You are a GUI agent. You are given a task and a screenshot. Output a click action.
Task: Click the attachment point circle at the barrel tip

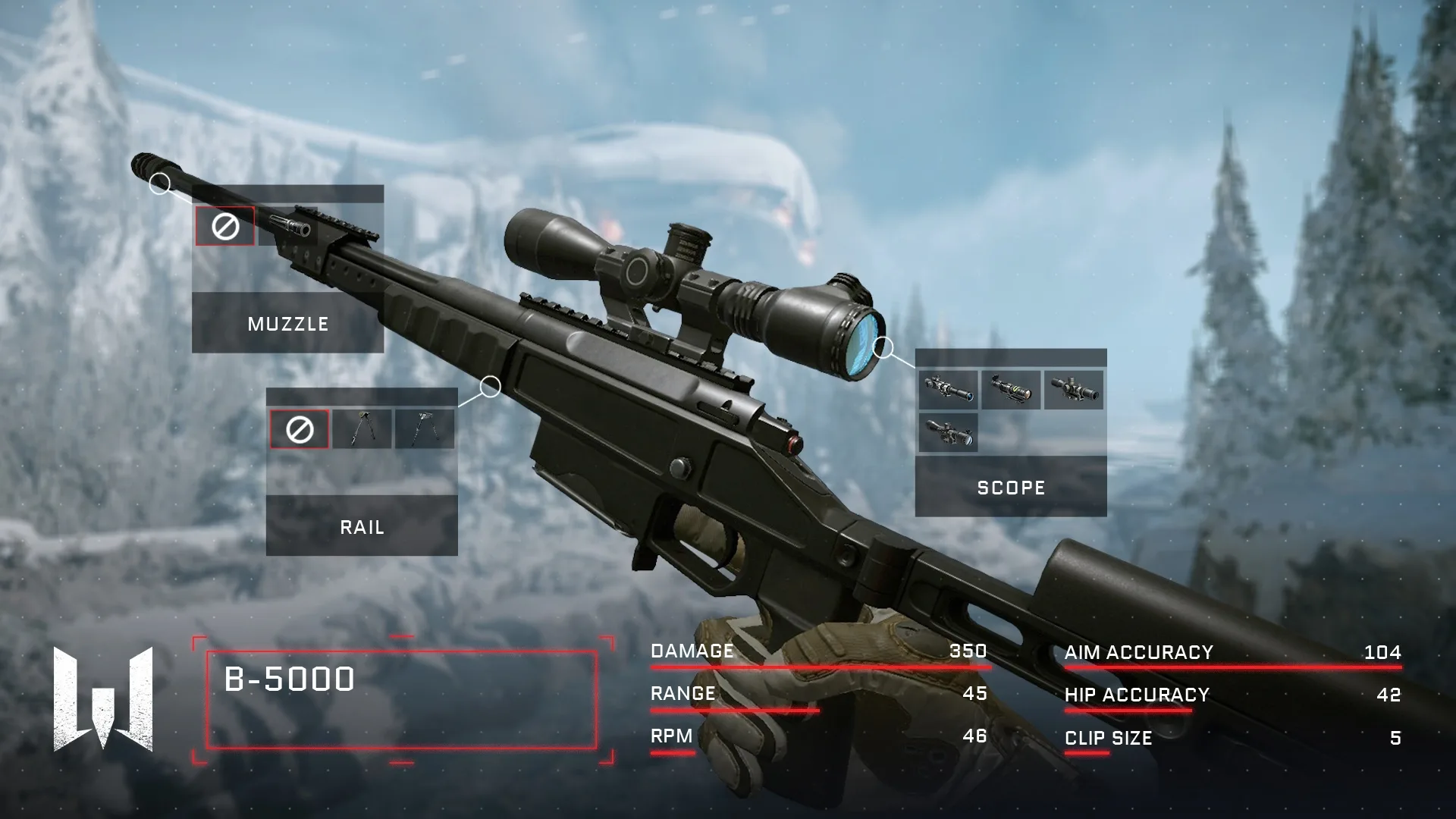pos(159,183)
